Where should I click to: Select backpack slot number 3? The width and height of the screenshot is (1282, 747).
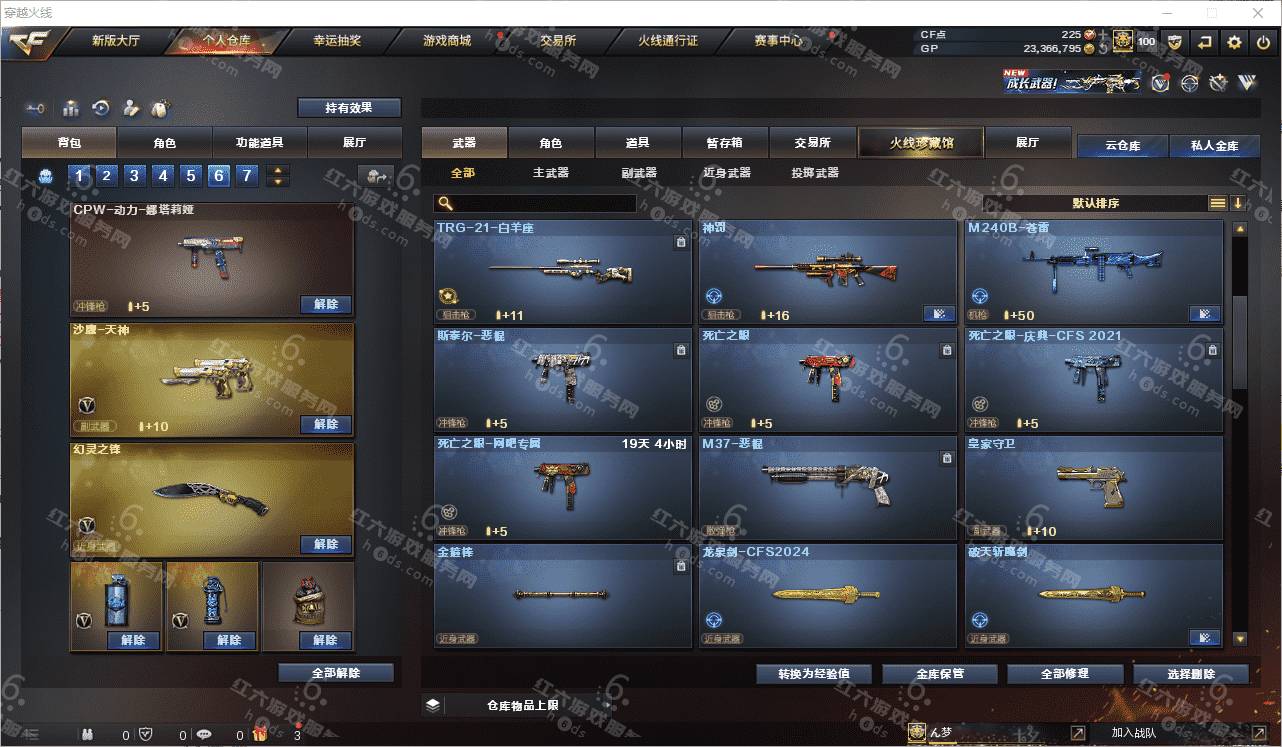point(134,177)
